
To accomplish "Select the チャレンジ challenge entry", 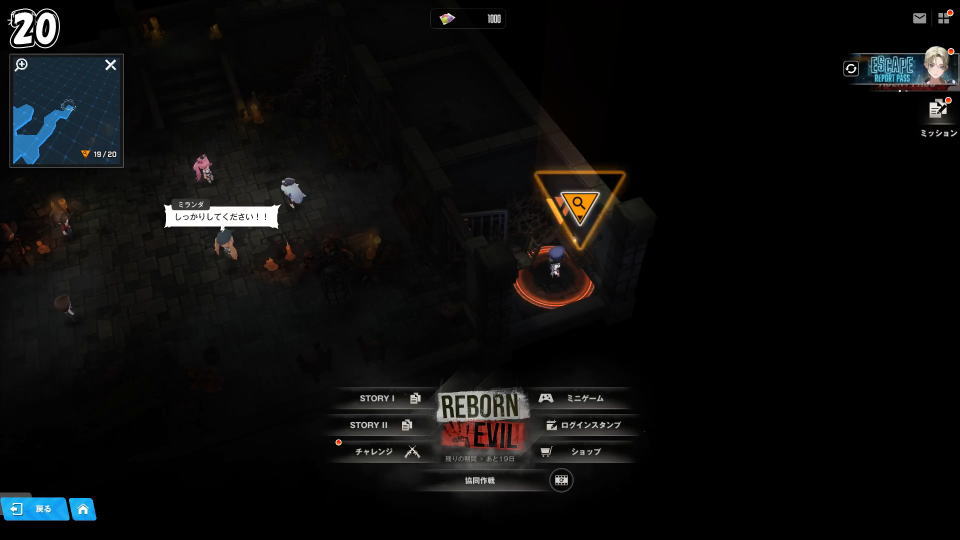I will [385, 452].
